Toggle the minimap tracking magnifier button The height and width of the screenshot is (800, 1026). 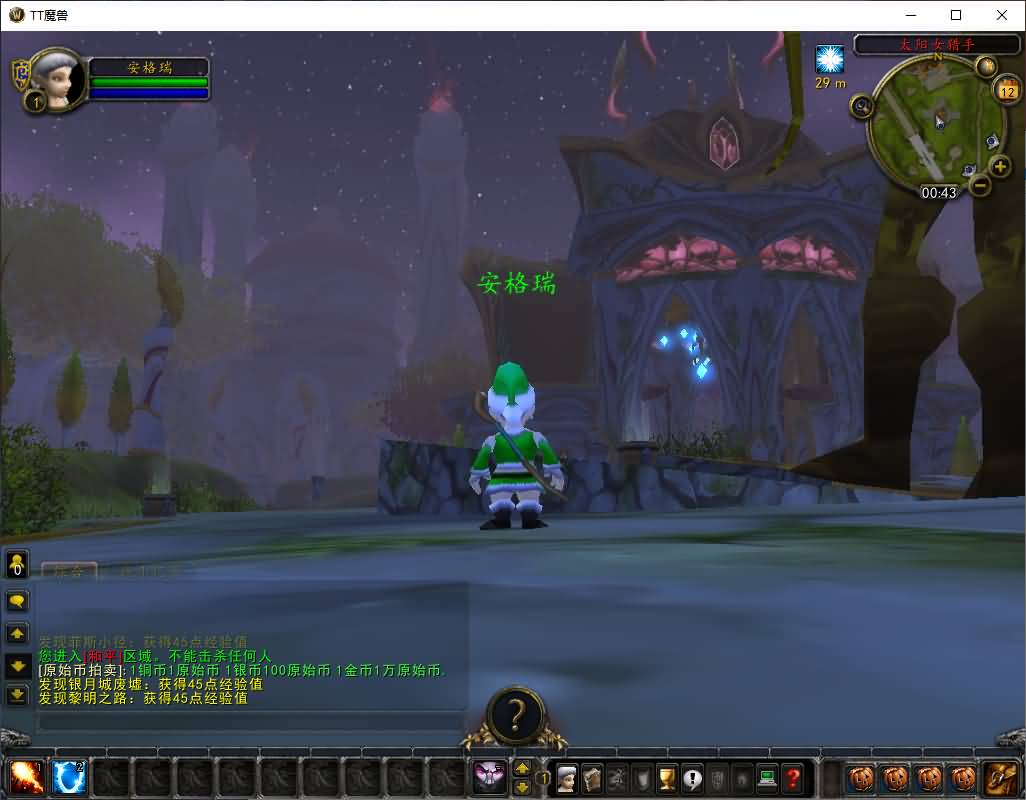[862, 105]
